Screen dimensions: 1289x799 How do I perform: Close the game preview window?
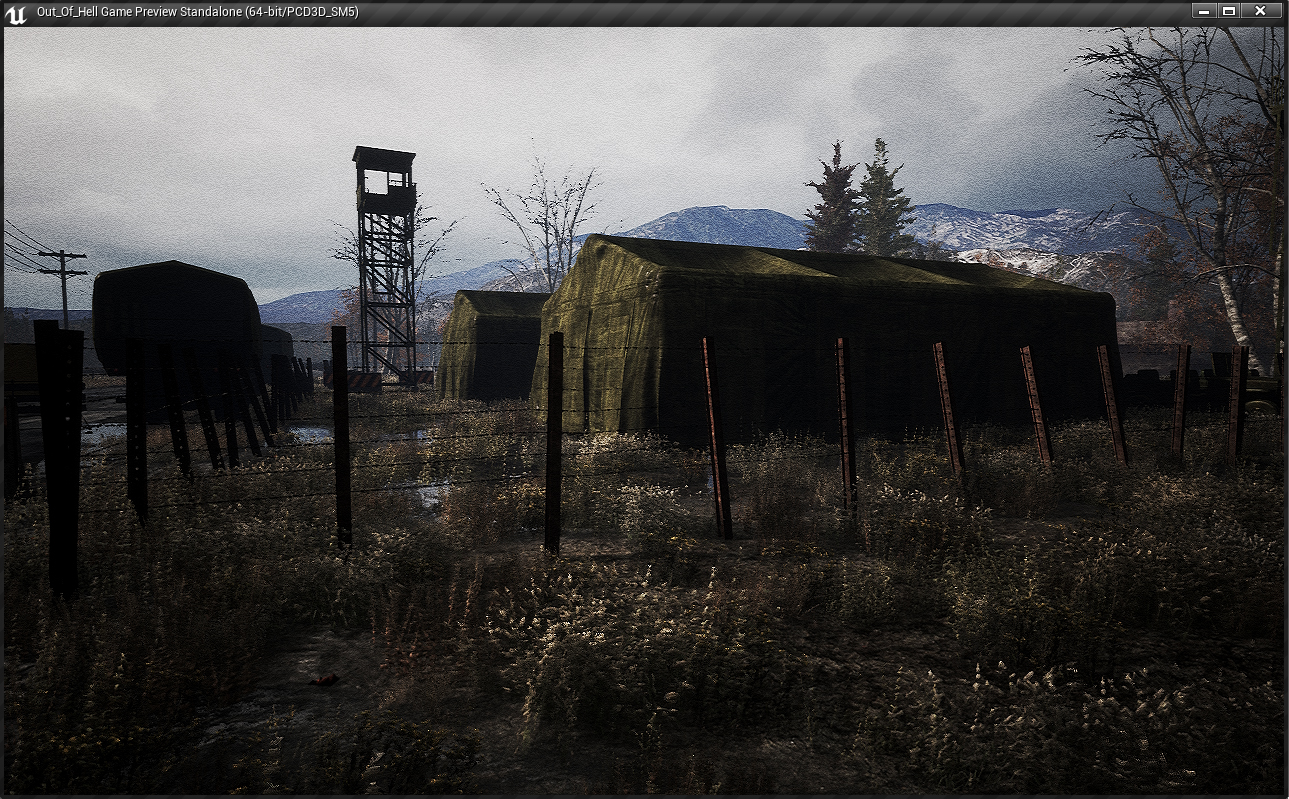(x=1260, y=11)
